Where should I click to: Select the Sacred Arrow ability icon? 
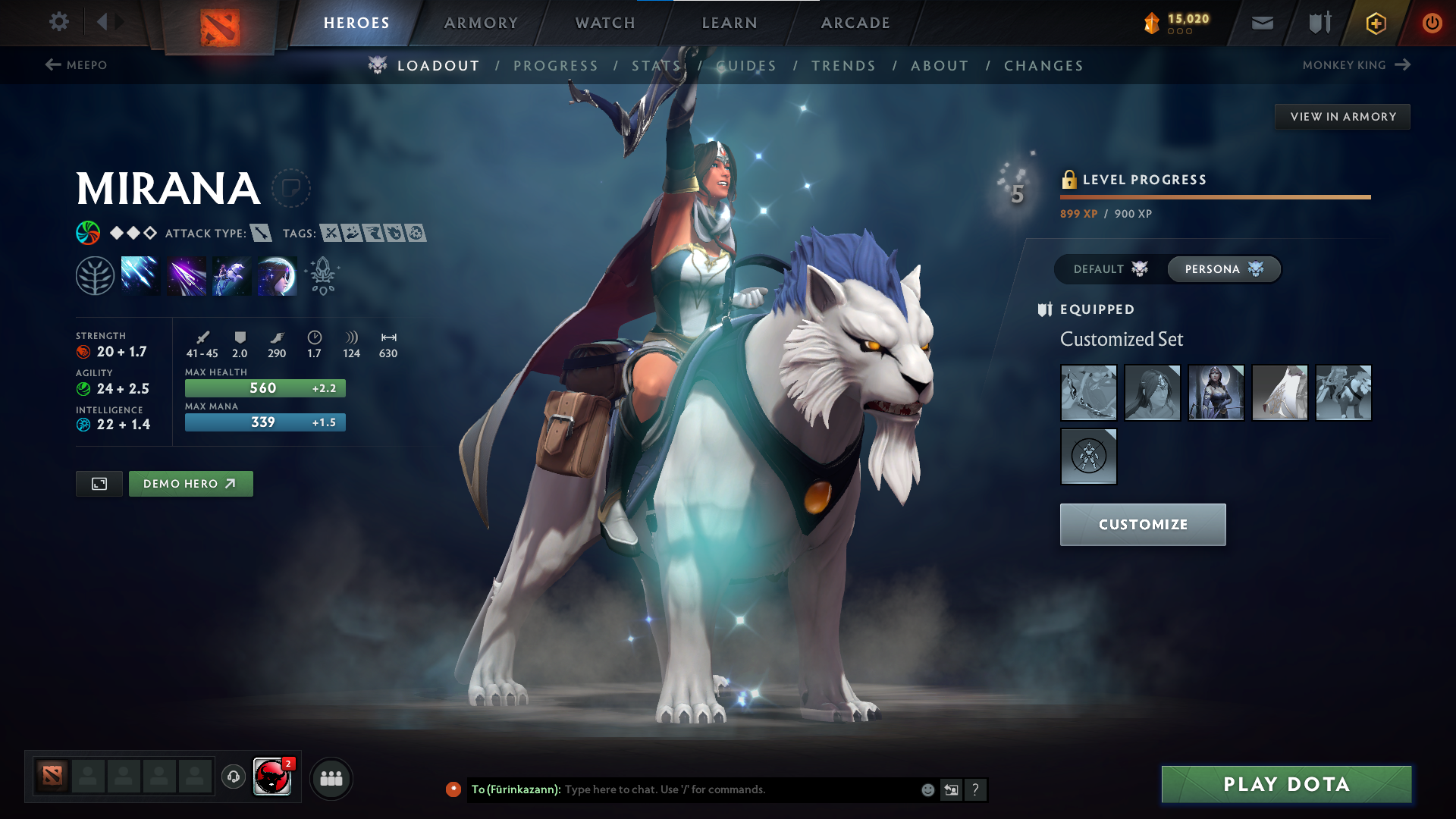click(x=186, y=275)
